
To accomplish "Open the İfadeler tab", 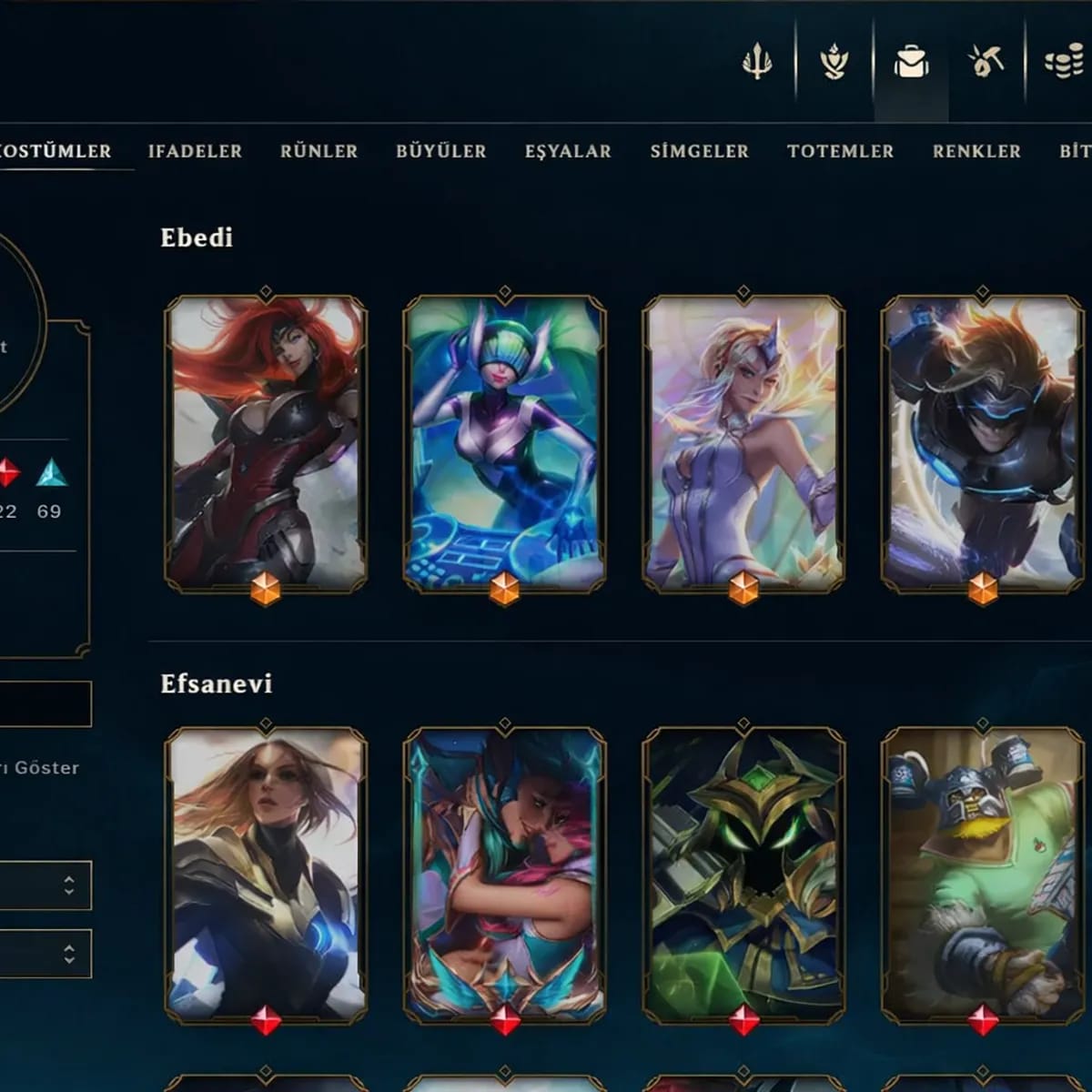I will 195,152.
